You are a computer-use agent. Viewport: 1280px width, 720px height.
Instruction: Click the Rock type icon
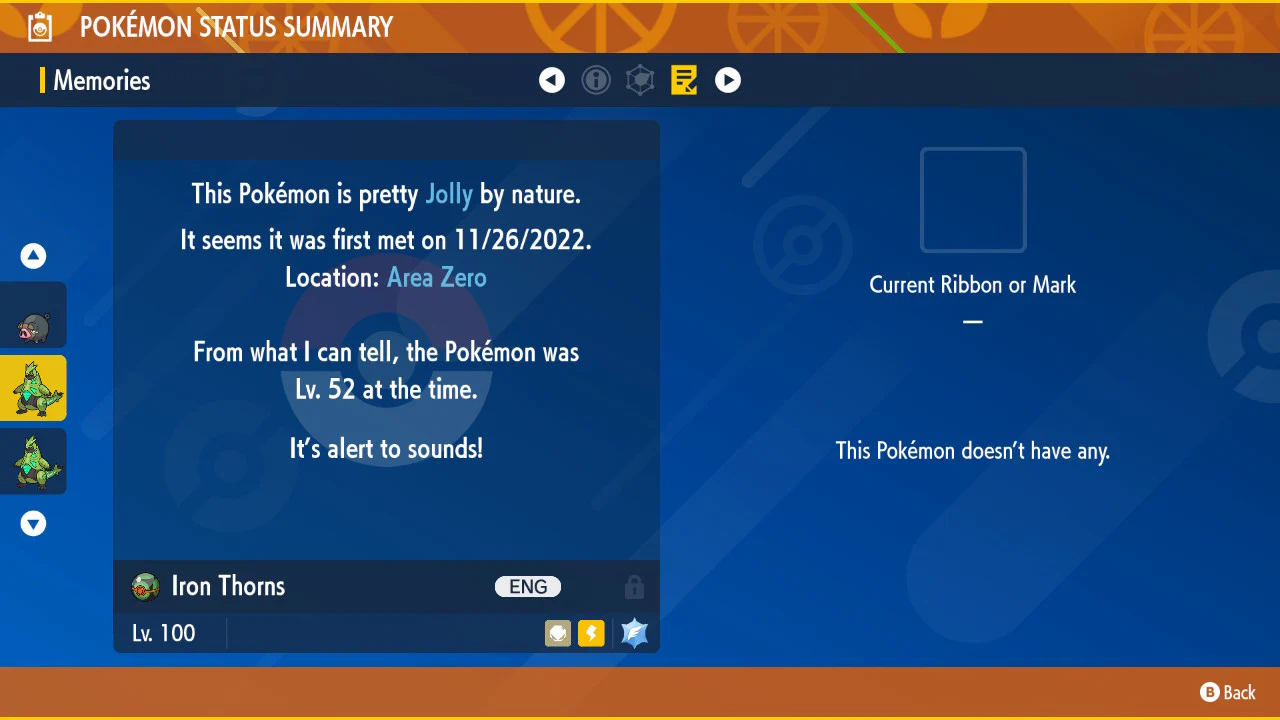tap(558, 633)
